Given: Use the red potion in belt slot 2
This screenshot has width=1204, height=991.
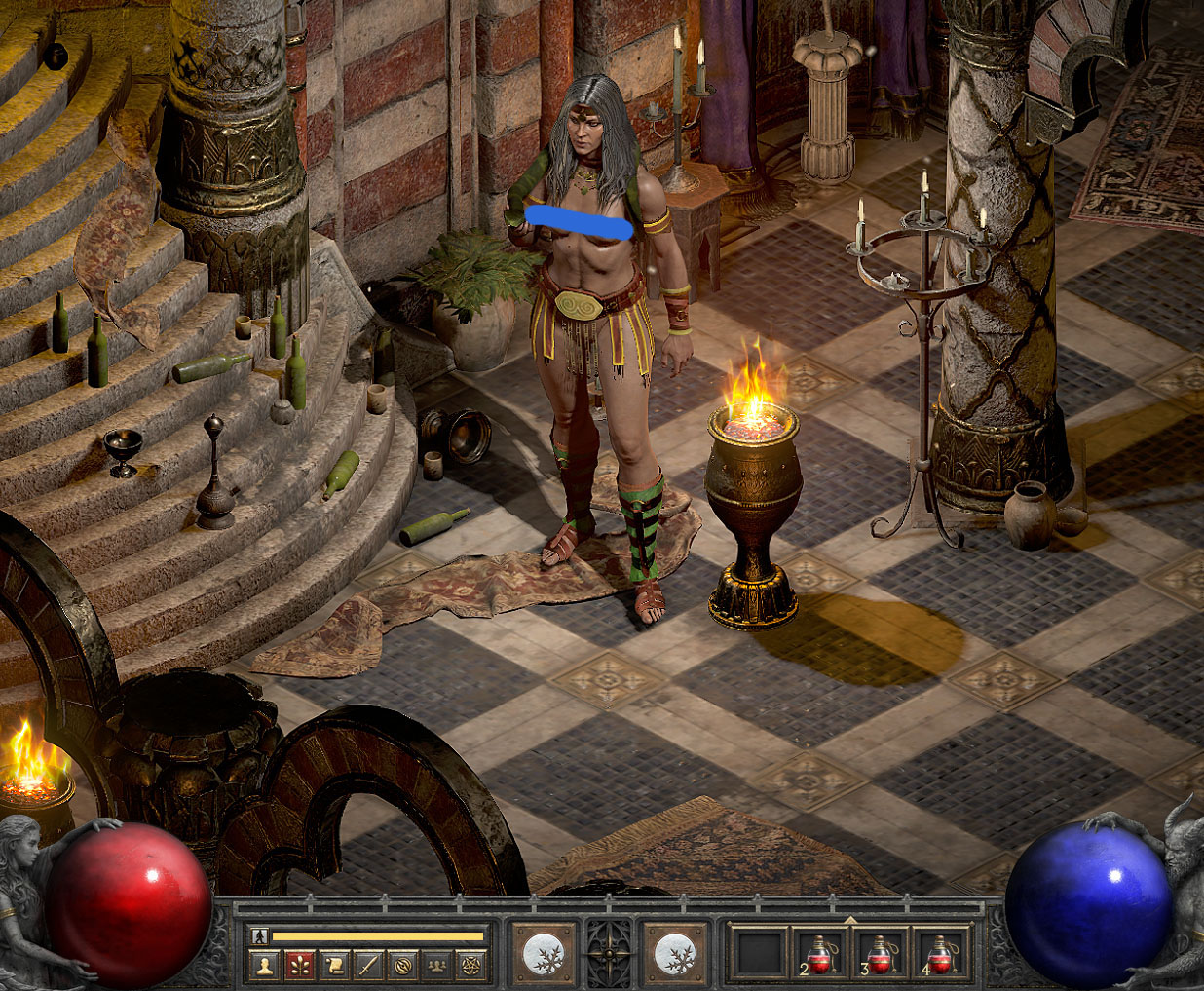Looking at the screenshot, I should (818, 954).
